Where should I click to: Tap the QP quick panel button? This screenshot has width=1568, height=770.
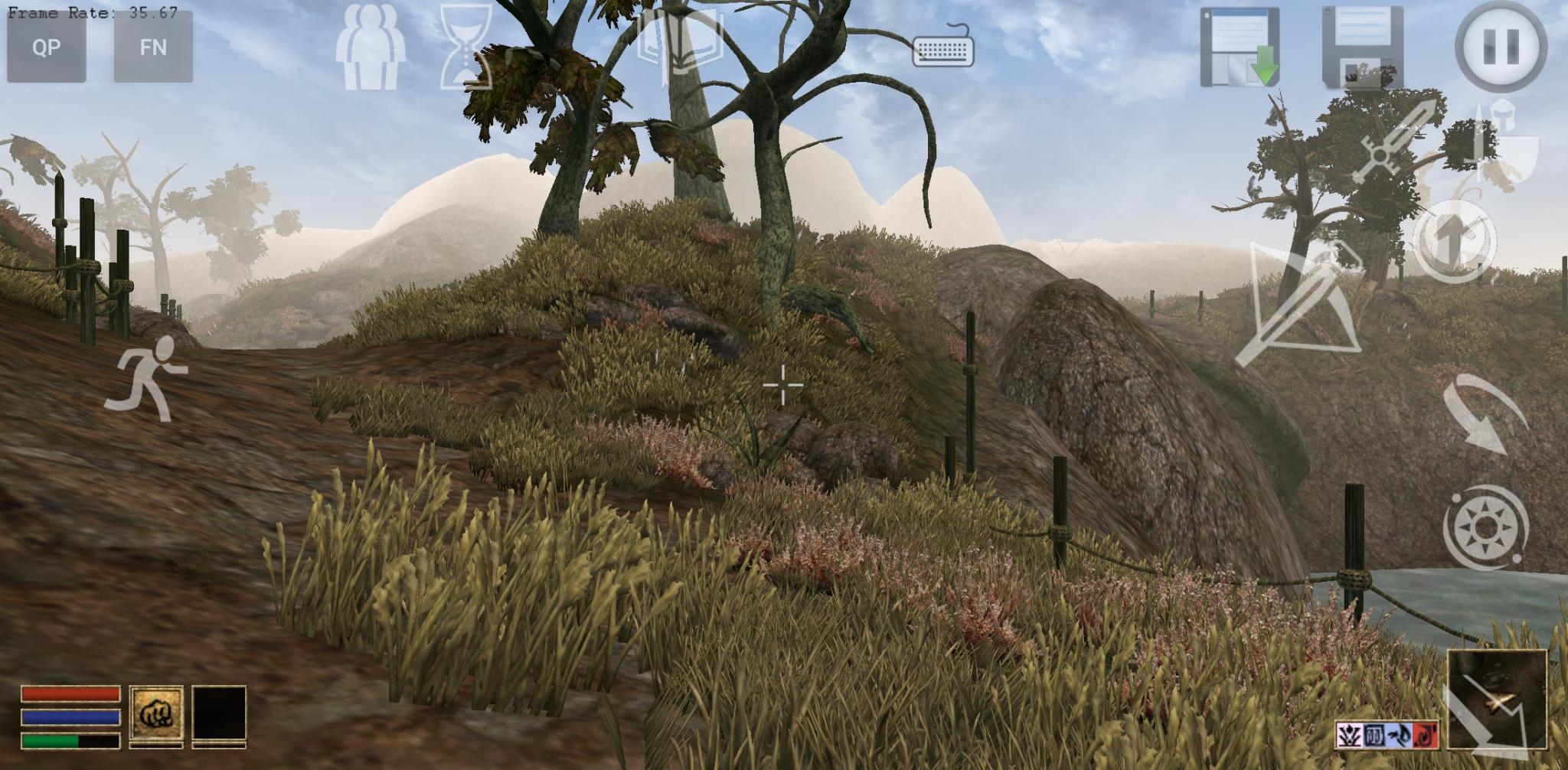(x=46, y=47)
